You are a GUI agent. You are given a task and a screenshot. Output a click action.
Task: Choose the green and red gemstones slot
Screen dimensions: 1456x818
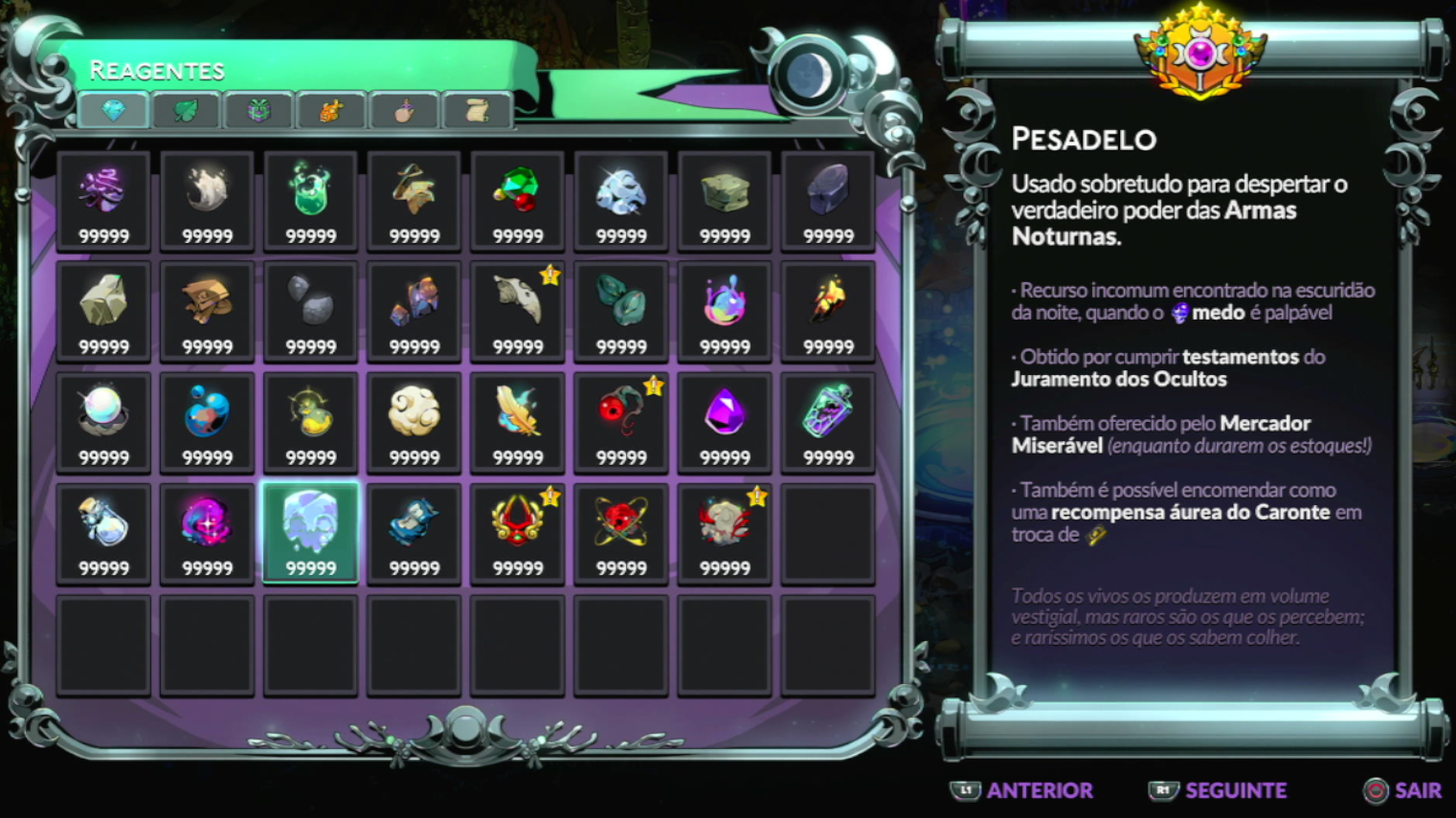click(x=518, y=200)
